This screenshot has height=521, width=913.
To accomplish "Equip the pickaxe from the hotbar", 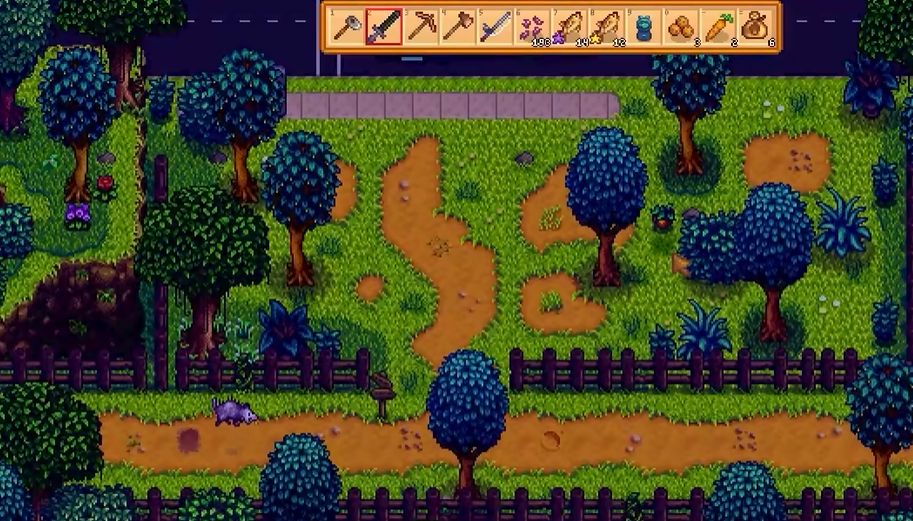I will point(421,27).
